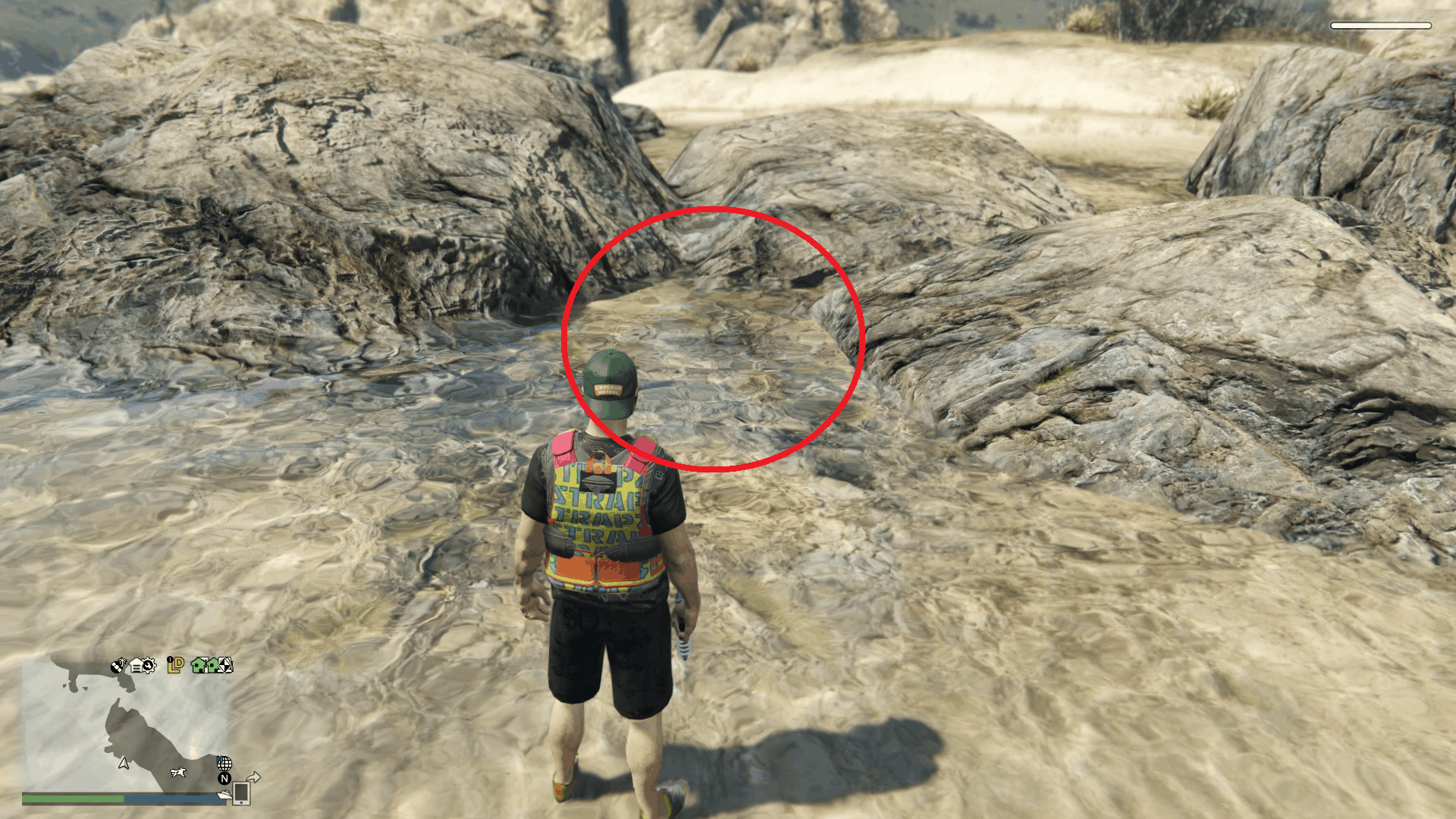Select the left green safehouse icon
This screenshot has width=1456, height=819.
pyautogui.click(x=199, y=666)
